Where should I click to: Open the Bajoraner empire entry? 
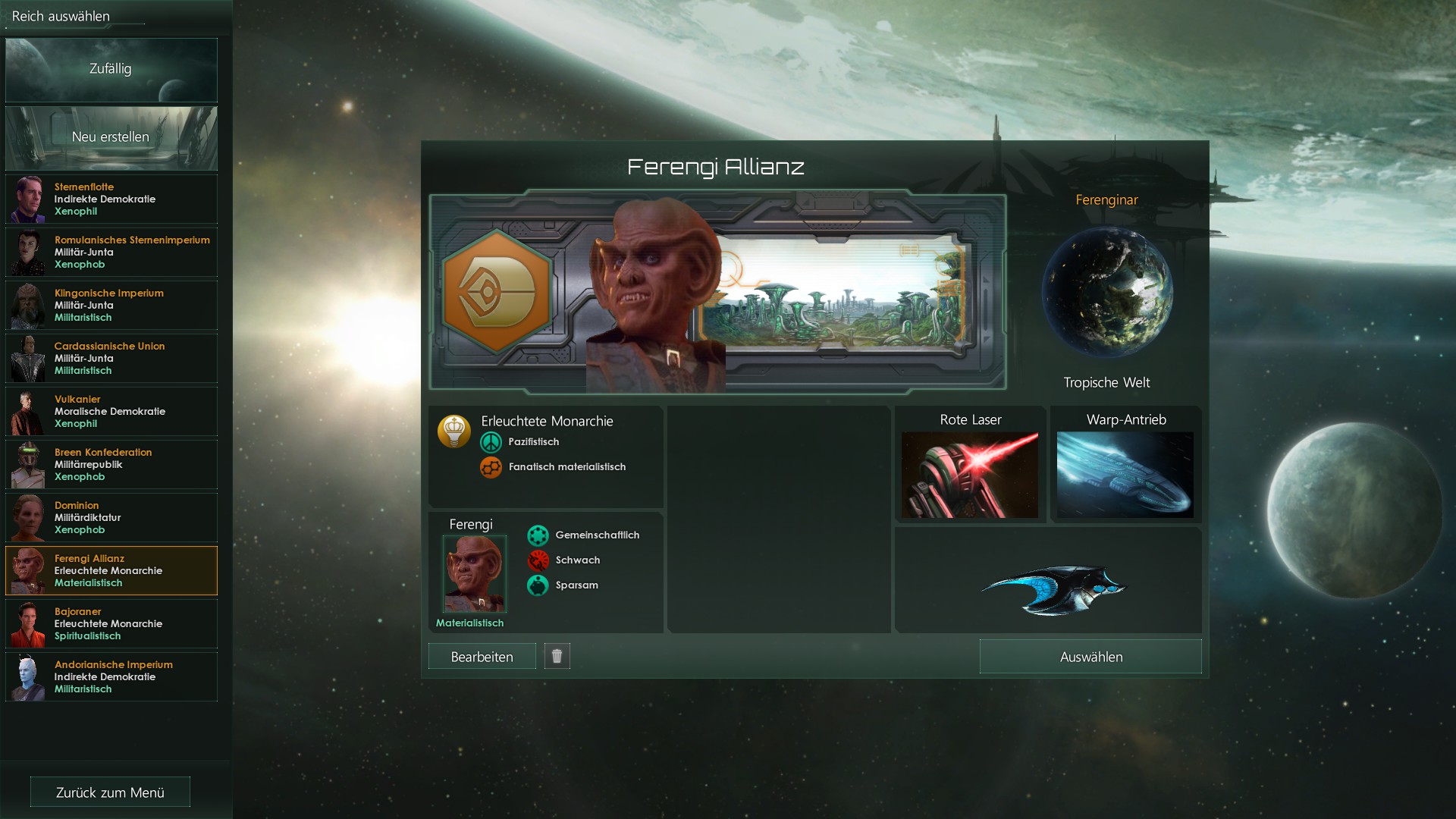pyautogui.click(x=111, y=623)
